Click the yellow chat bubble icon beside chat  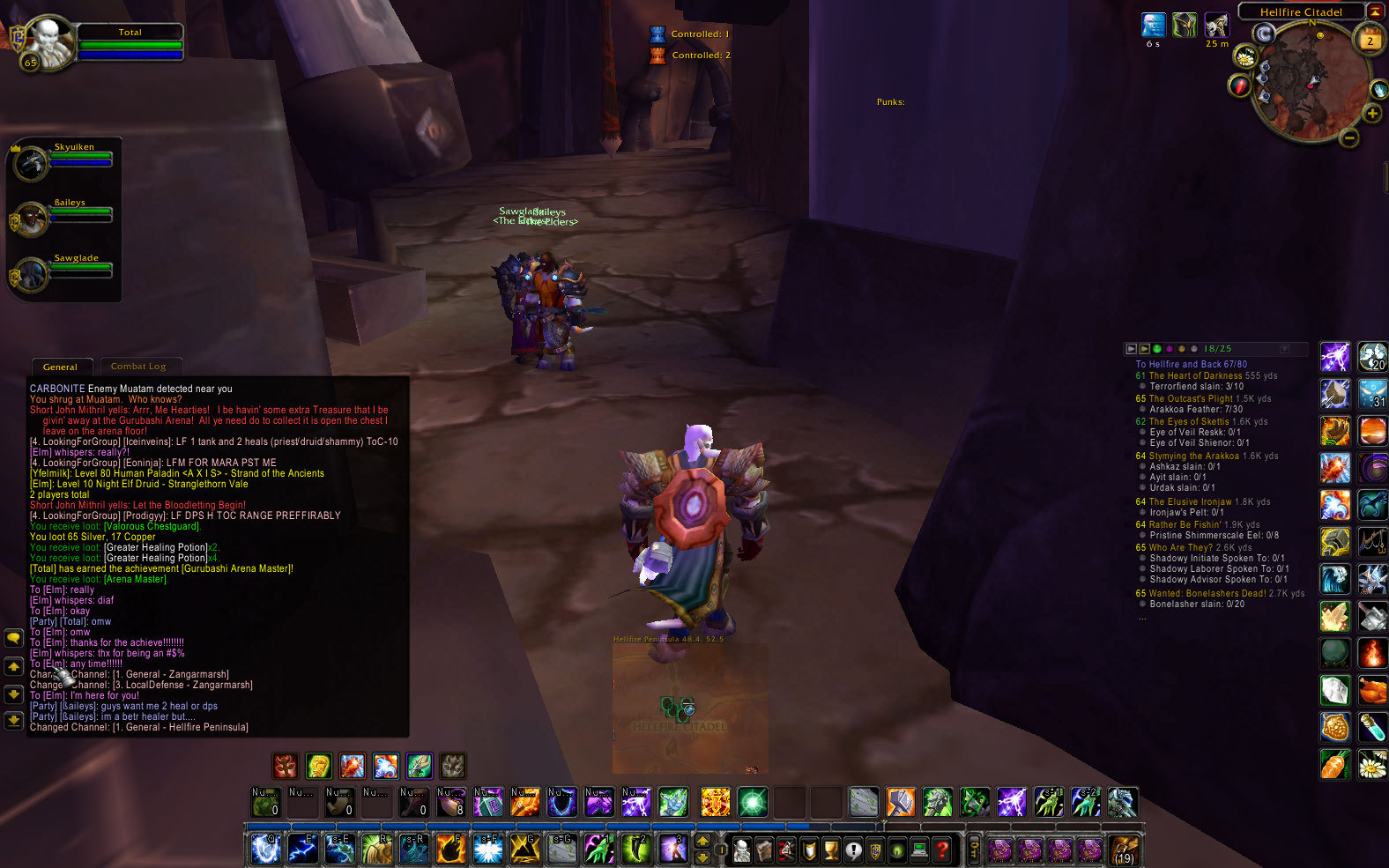tap(13, 637)
